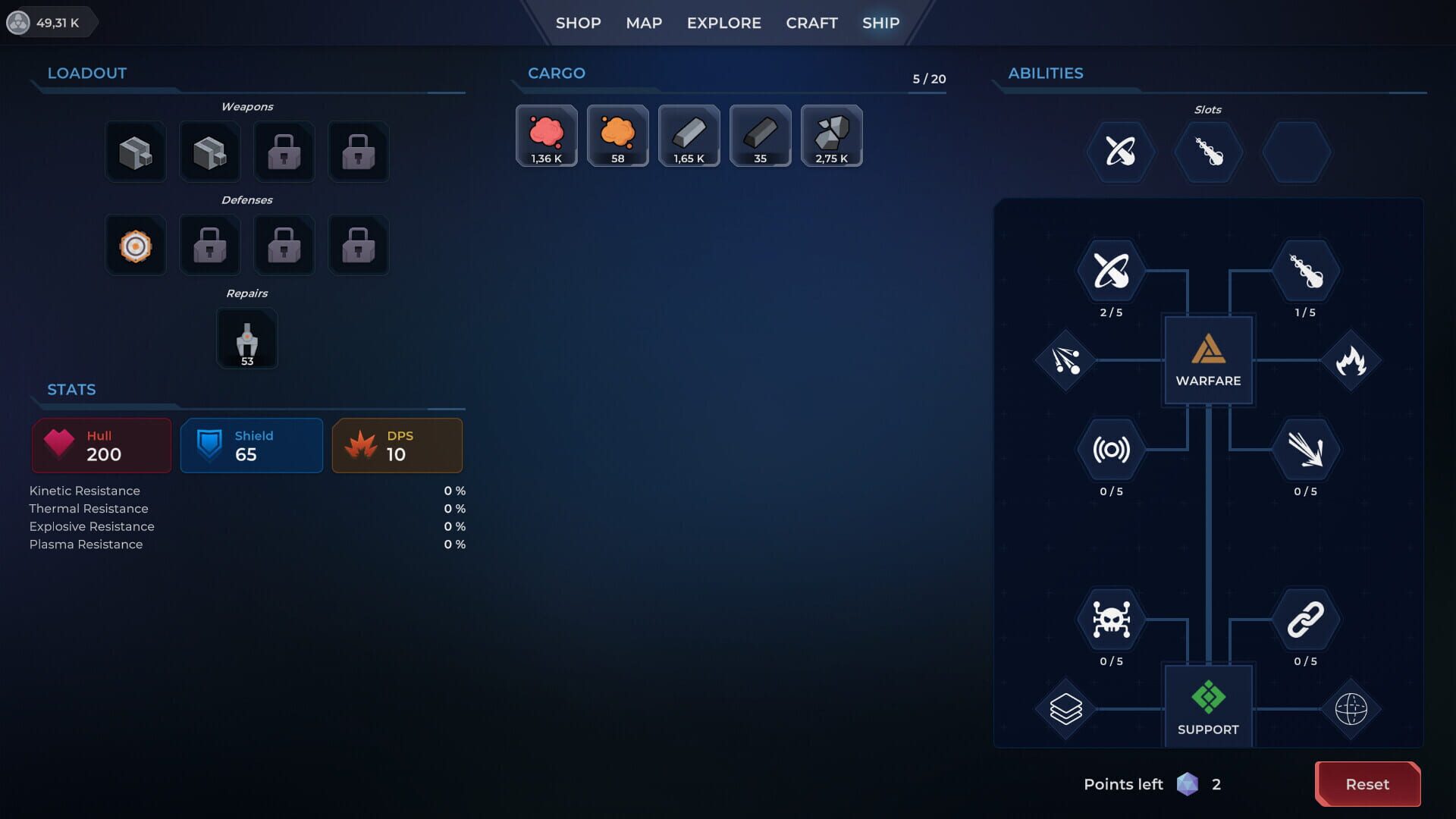Select the equipped shield defense module
The height and width of the screenshot is (819, 1456).
click(136, 245)
